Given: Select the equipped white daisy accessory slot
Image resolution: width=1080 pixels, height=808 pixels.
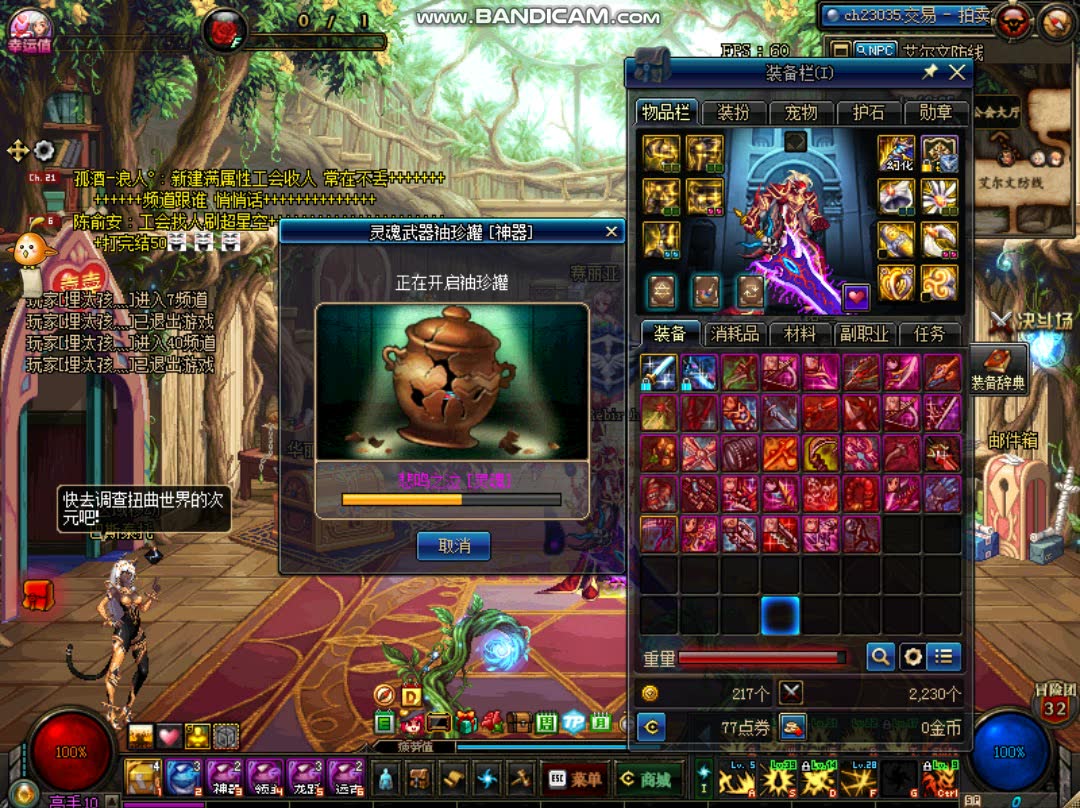Looking at the screenshot, I should point(939,195).
